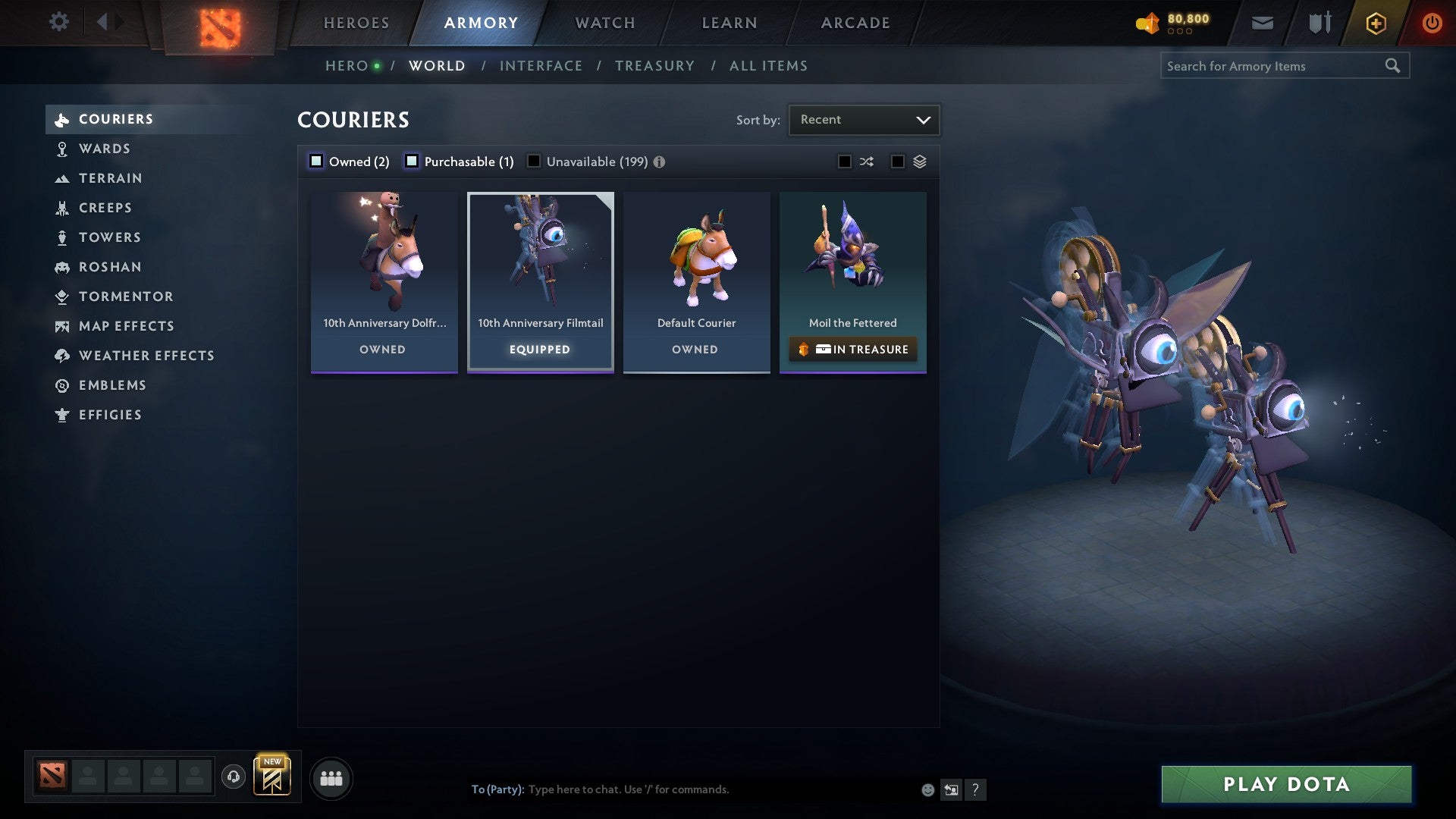Open the mail envelope icon
This screenshot has height=819, width=1456.
[x=1262, y=22]
